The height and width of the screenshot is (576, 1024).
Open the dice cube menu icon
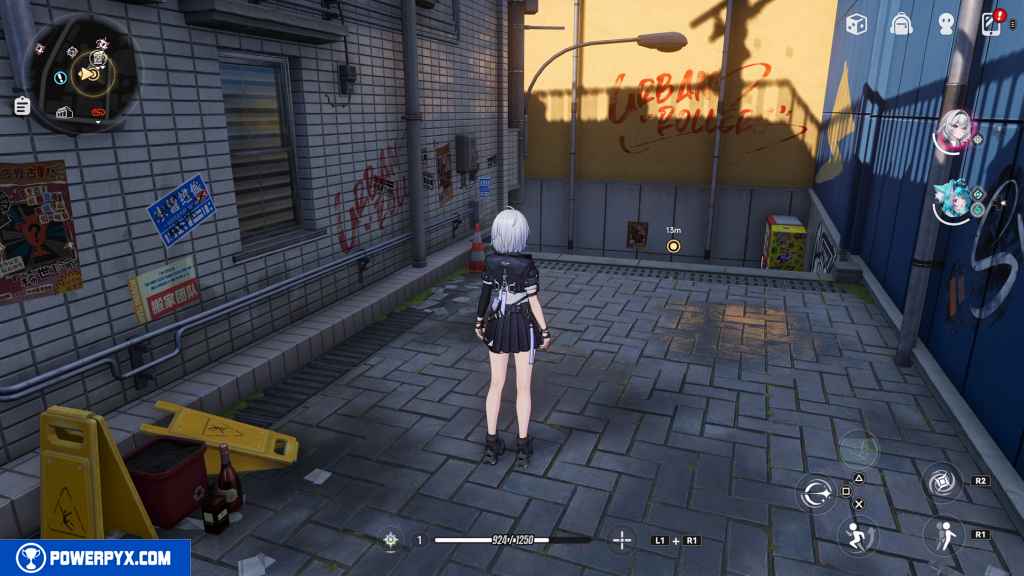[856, 24]
